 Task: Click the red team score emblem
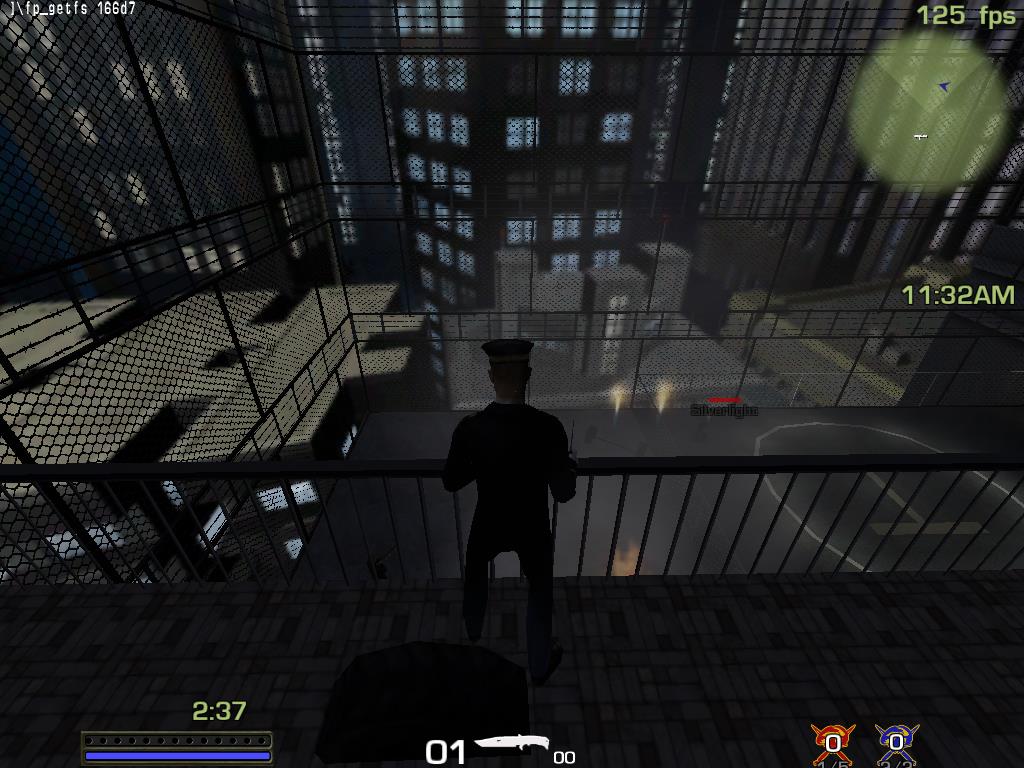click(832, 742)
